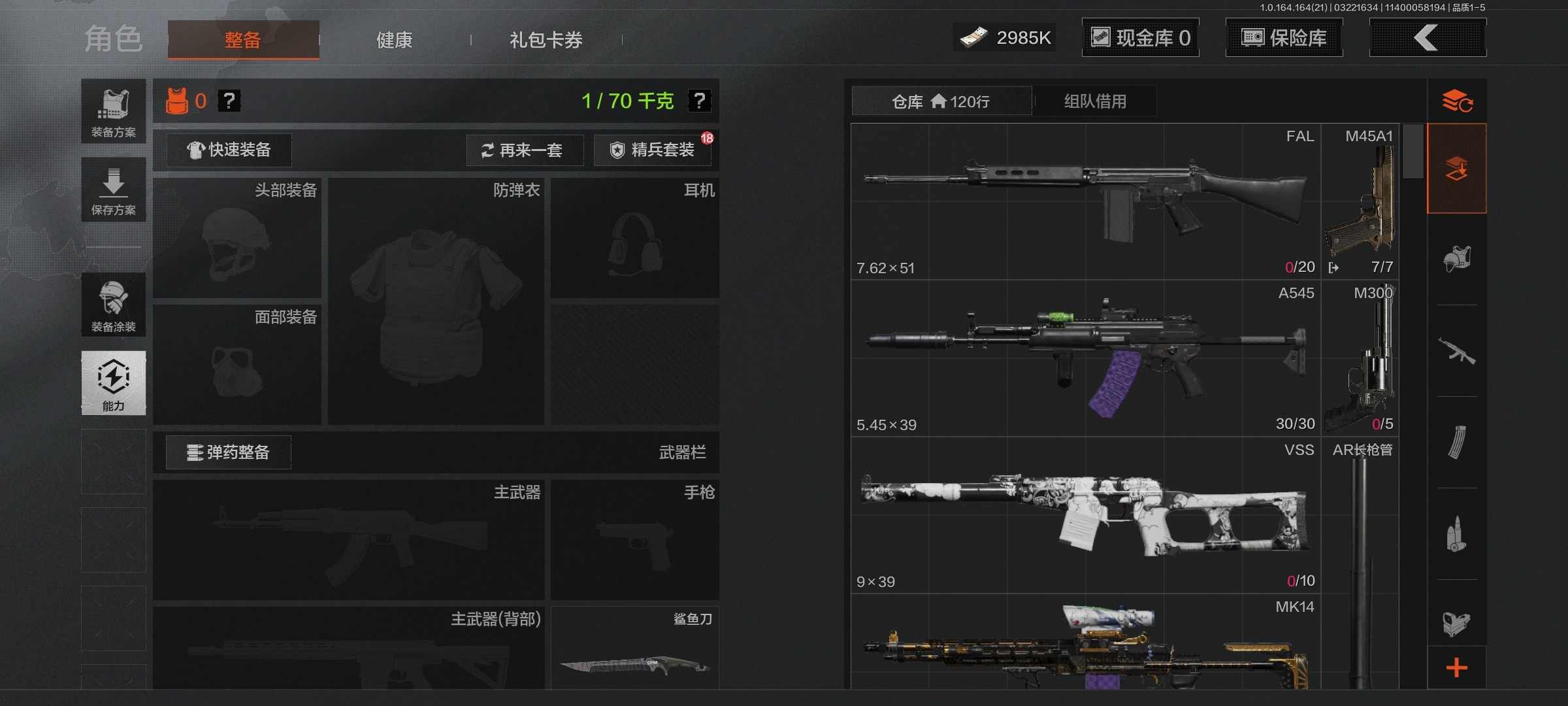This screenshot has width=1568, height=706.
Task: Select the FAL rifle in the warehouse
Action: (x=1085, y=201)
